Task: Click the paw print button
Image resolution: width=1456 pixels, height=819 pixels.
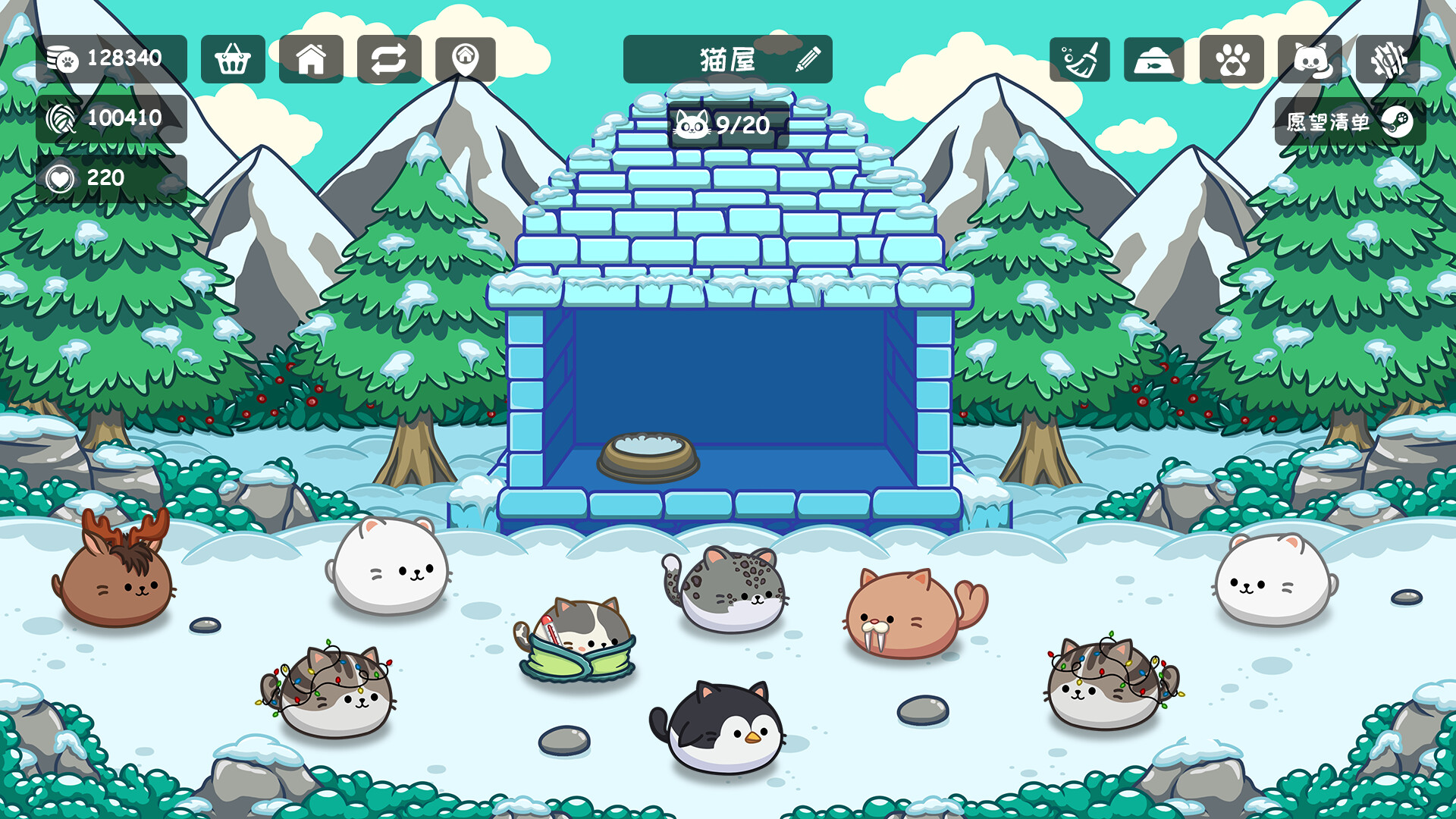Action: [x=1232, y=60]
